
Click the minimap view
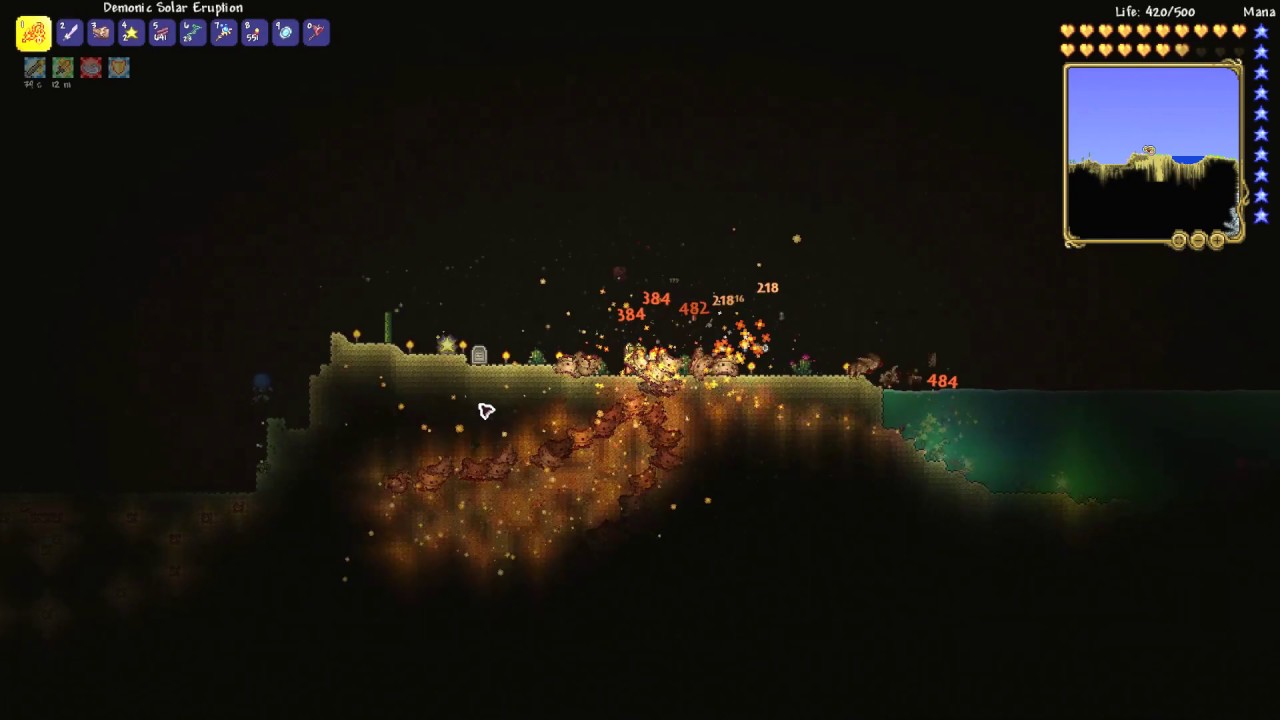[1153, 155]
